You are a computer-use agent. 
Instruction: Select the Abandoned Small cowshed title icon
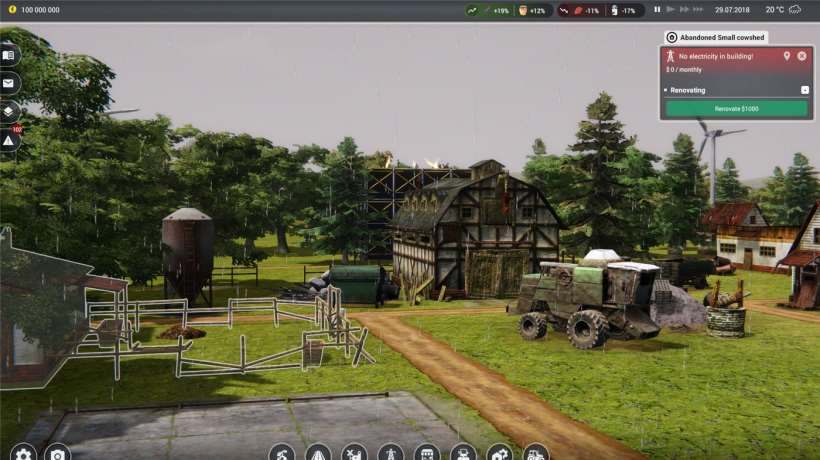pos(671,37)
